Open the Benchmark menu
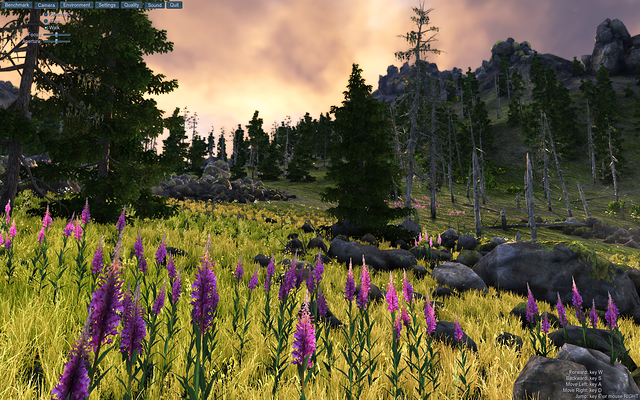This screenshot has width=640, height=400. point(17,5)
